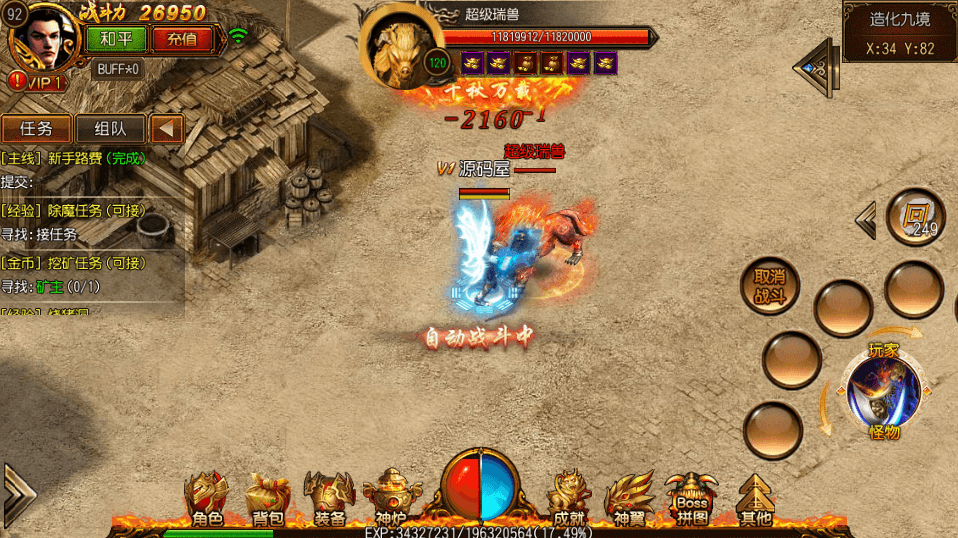Viewport: 958px width, 538px height.
Task: Switch to the 组队 team tab
Action: (110, 129)
